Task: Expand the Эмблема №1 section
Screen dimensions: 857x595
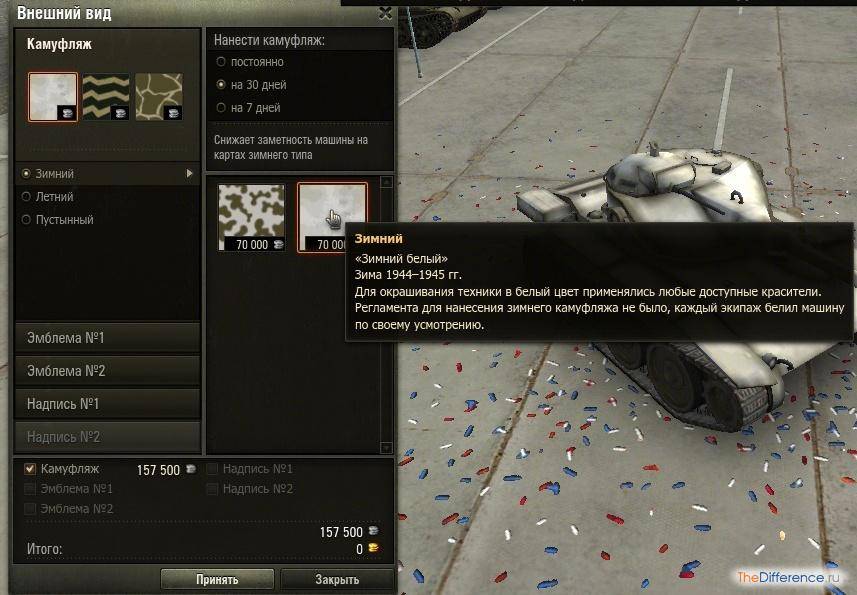Action: click(108, 338)
